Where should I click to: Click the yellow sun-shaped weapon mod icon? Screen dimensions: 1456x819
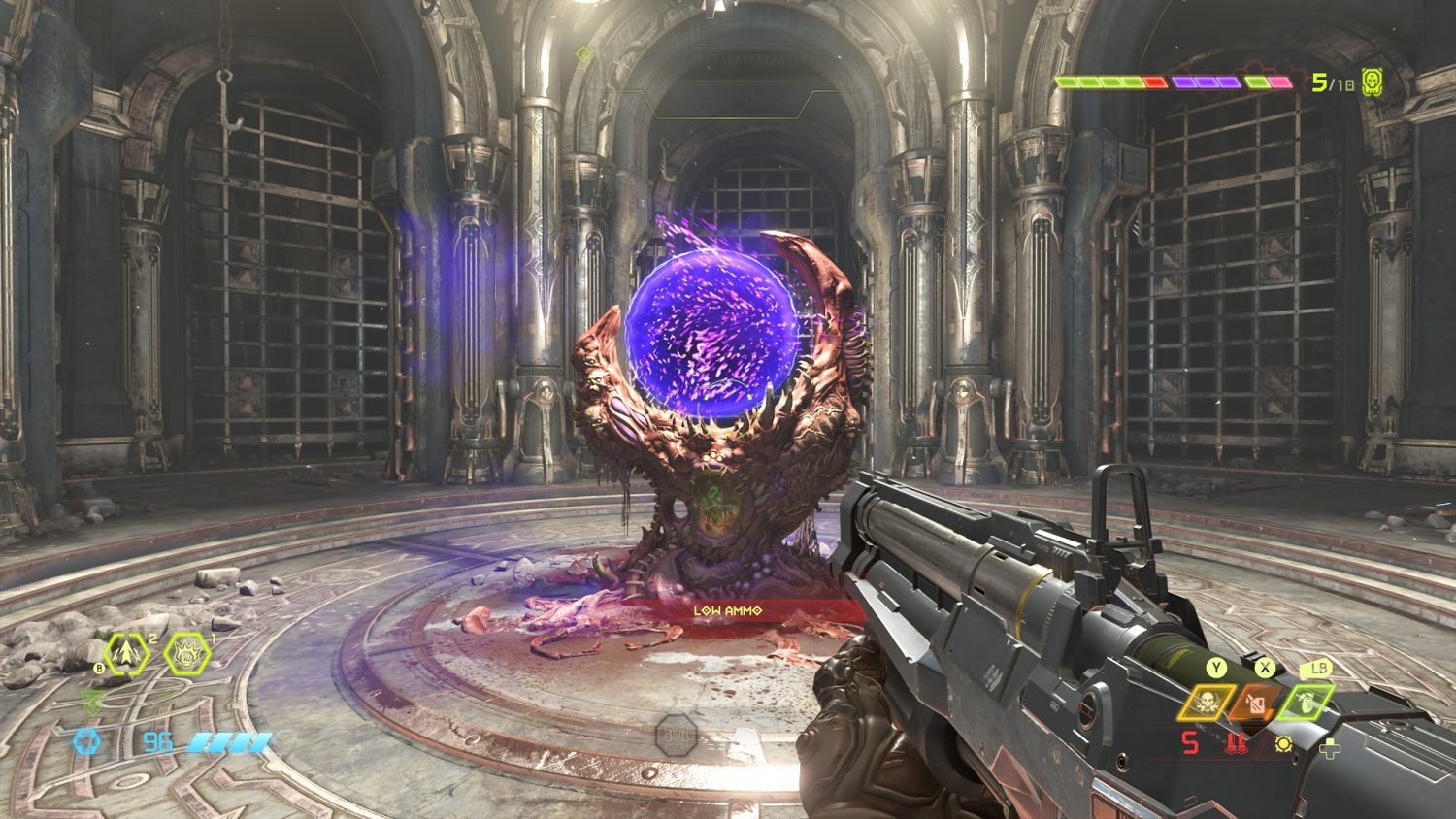[1284, 744]
